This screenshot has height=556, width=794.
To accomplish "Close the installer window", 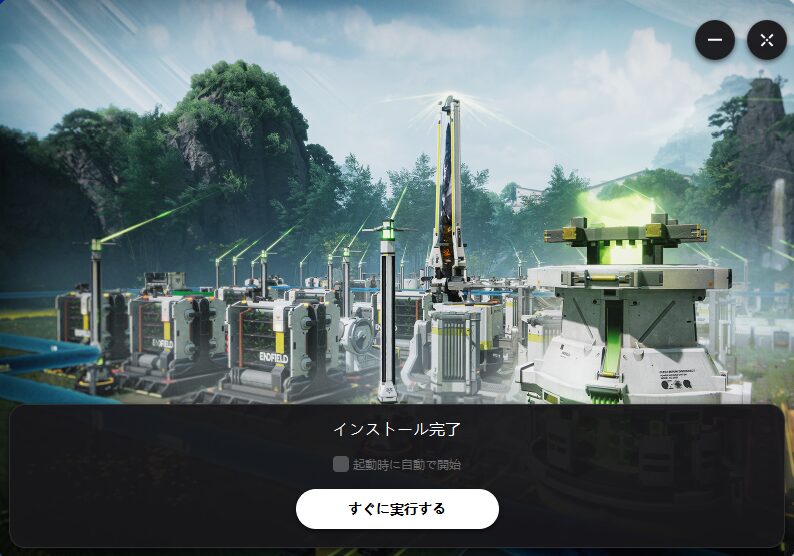I will 767,40.
